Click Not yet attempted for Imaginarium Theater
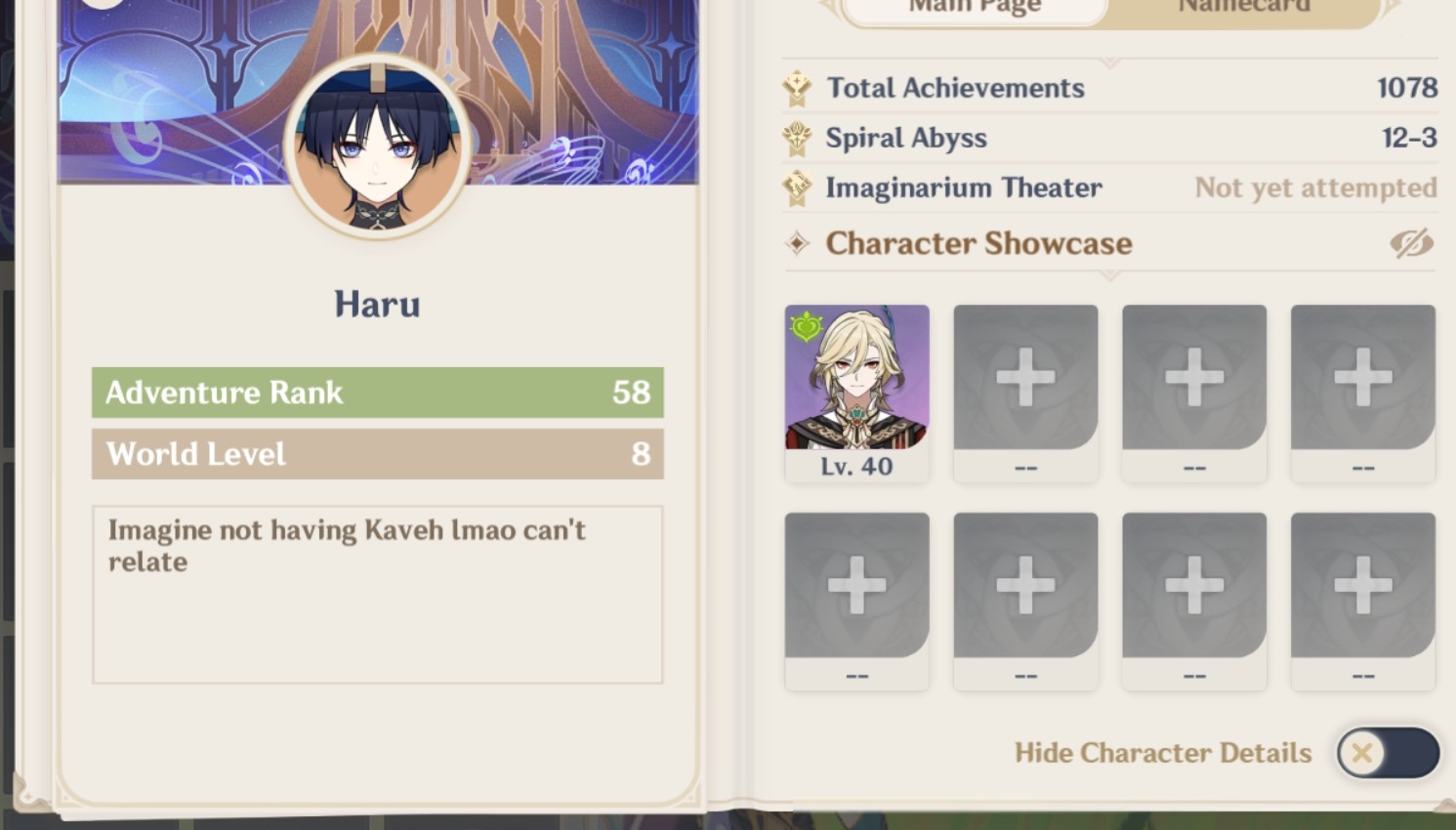Image resolution: width=1456 pixels, height=830 pixels. [x=1315, y=187]
